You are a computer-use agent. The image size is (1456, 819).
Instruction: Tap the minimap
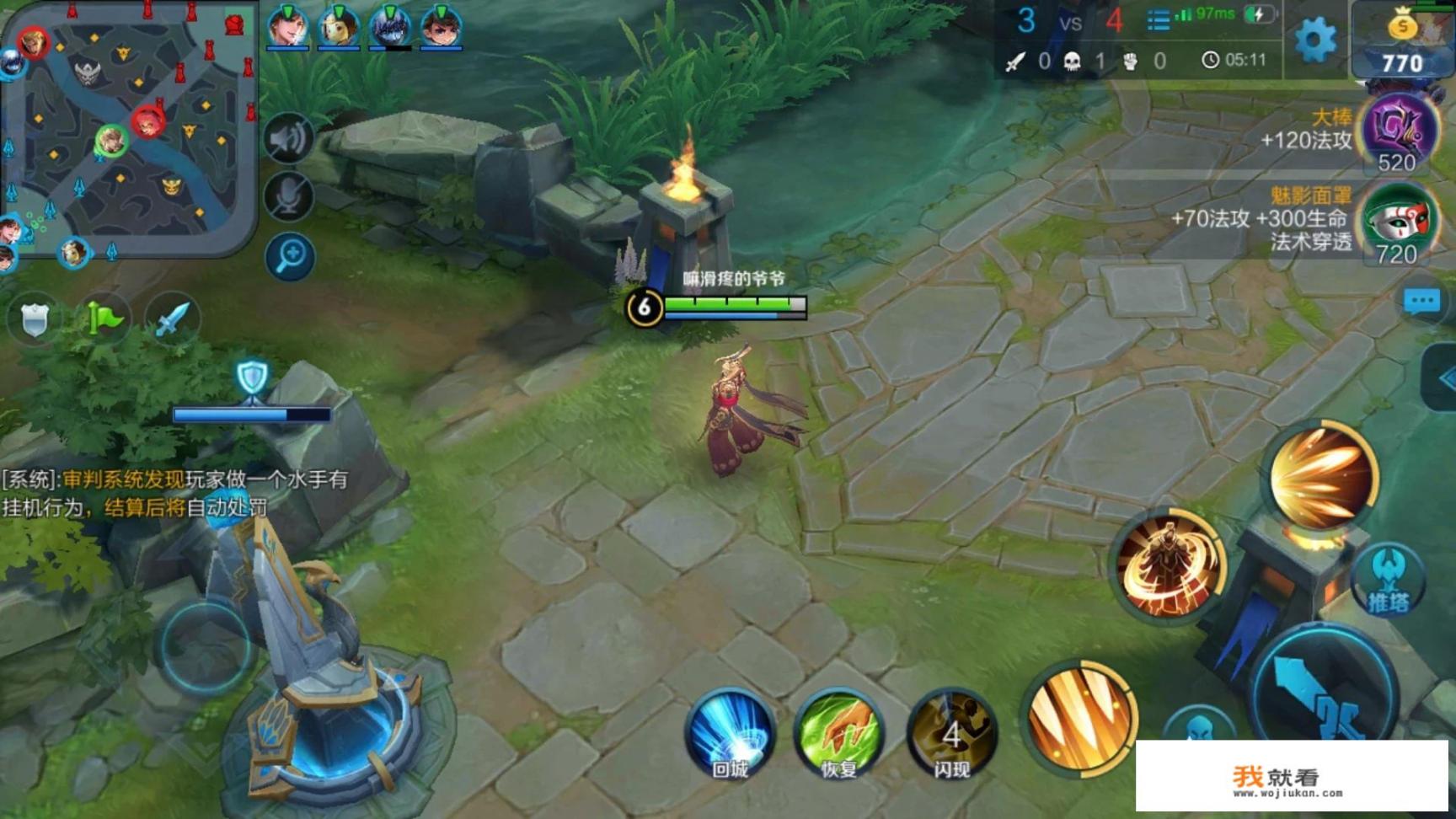128,126
